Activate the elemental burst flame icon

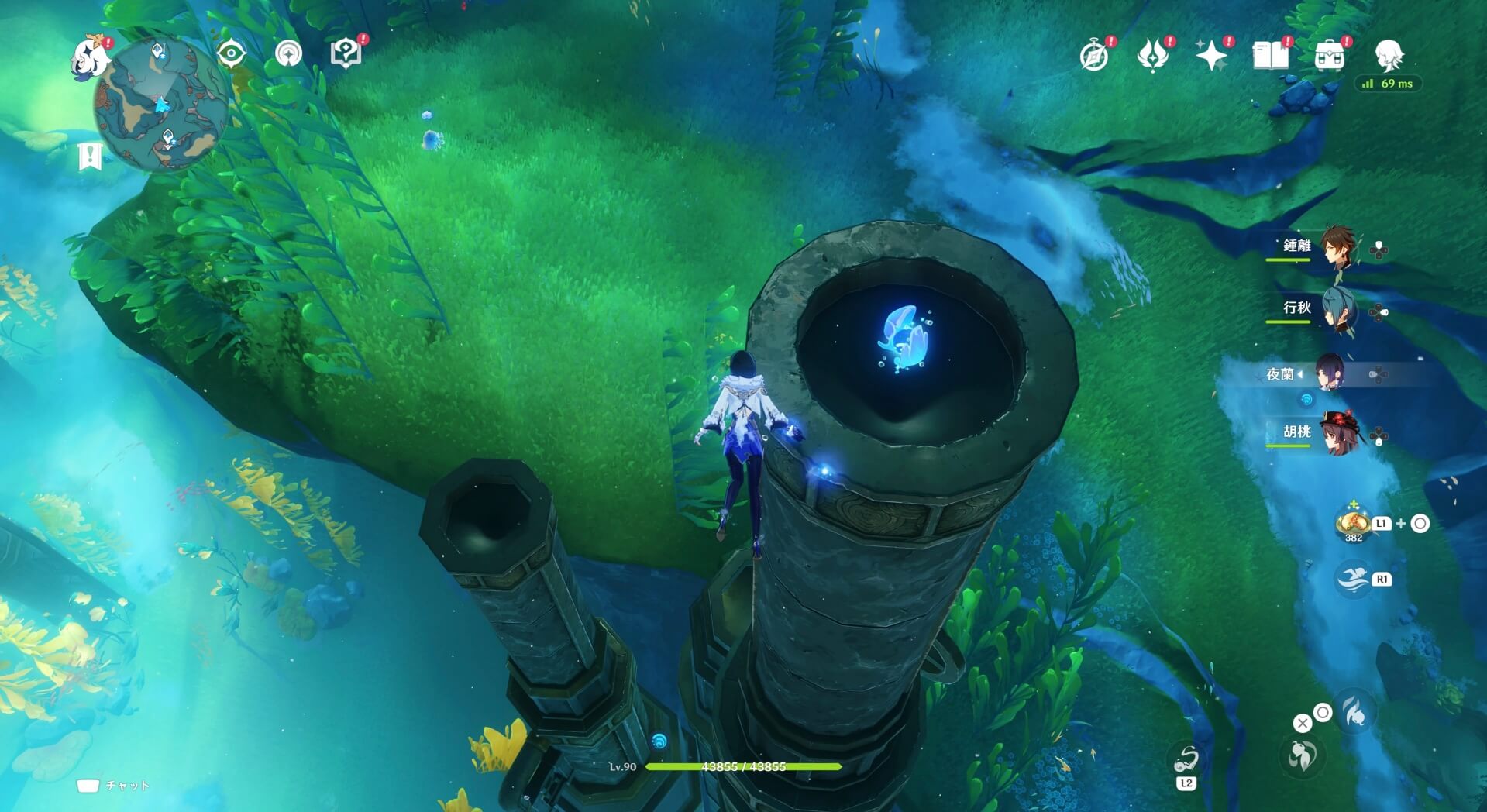[x=1355, y=710]
